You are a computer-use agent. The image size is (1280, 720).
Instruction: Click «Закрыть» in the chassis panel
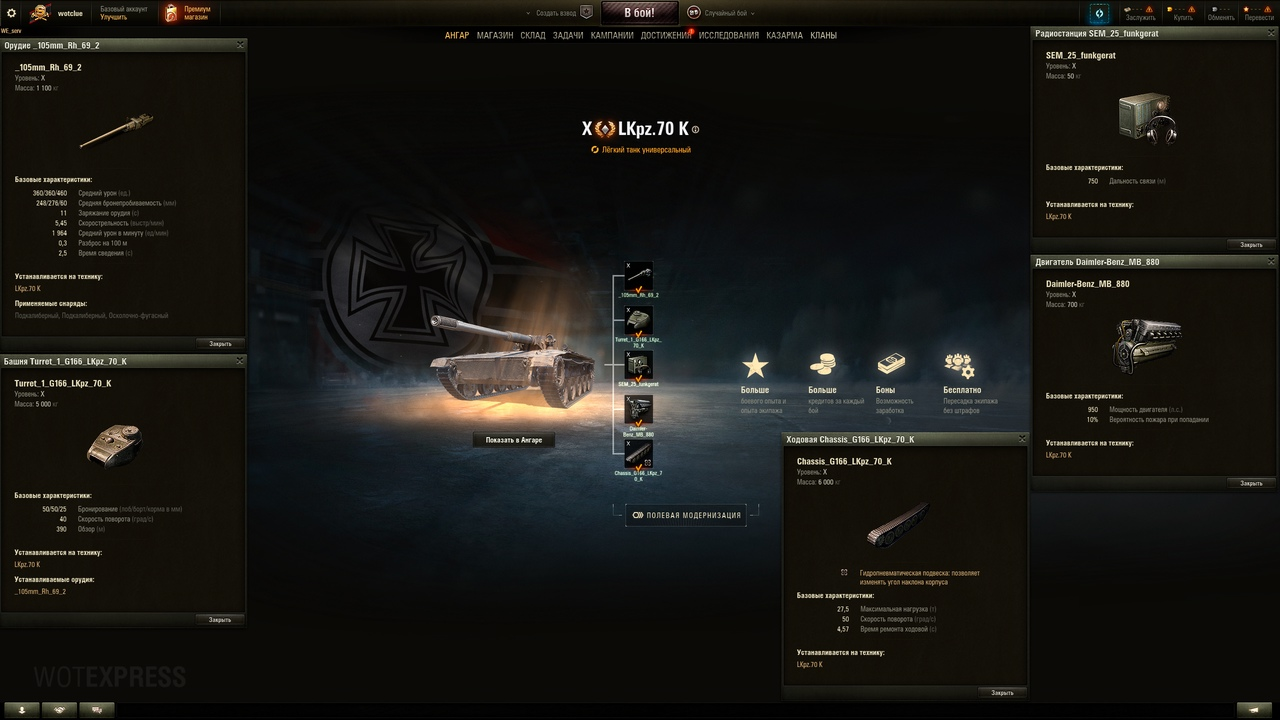click(x=1002, y=692)
